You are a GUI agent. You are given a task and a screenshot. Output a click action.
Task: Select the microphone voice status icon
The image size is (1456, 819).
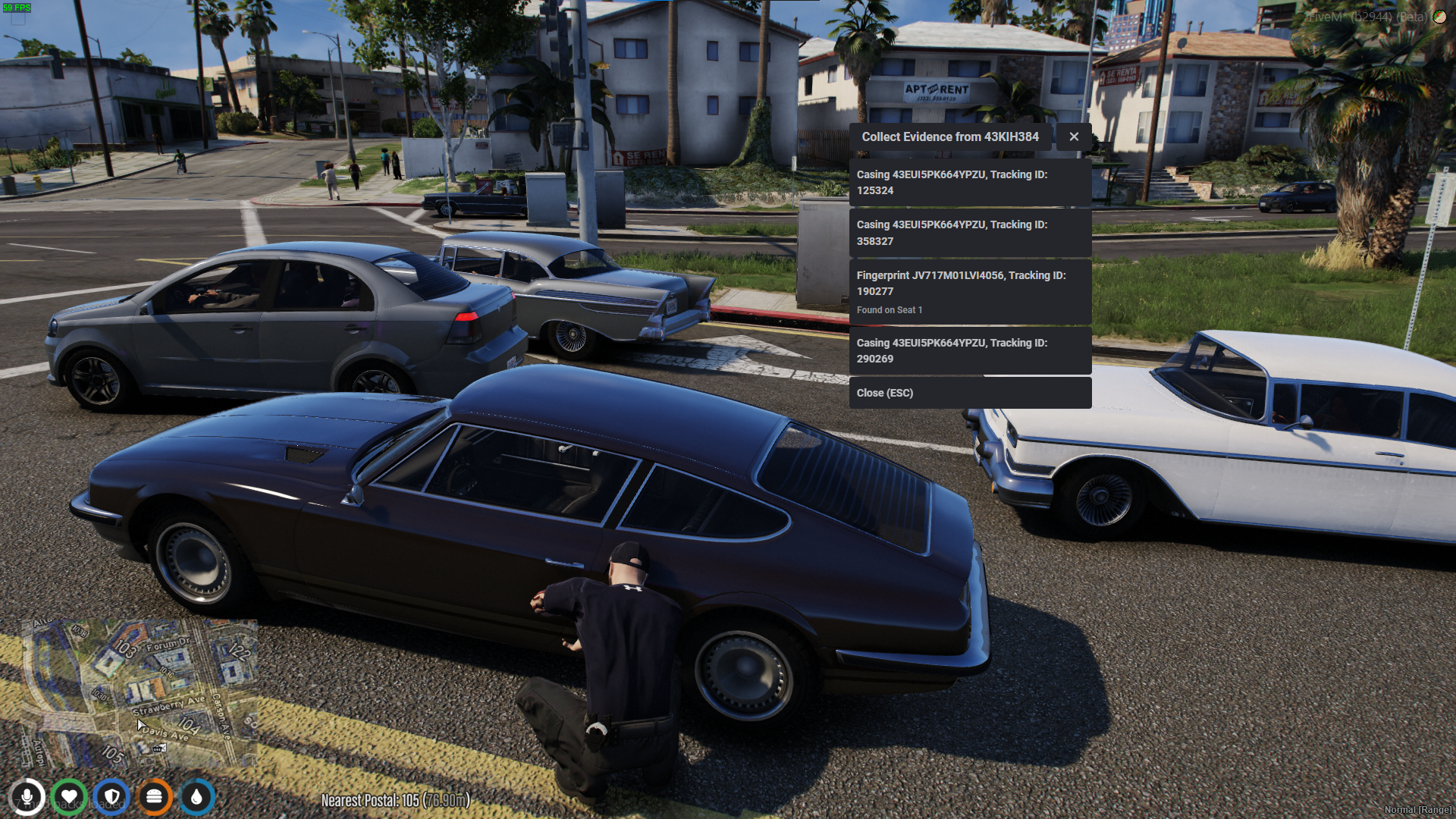[27, 797]
